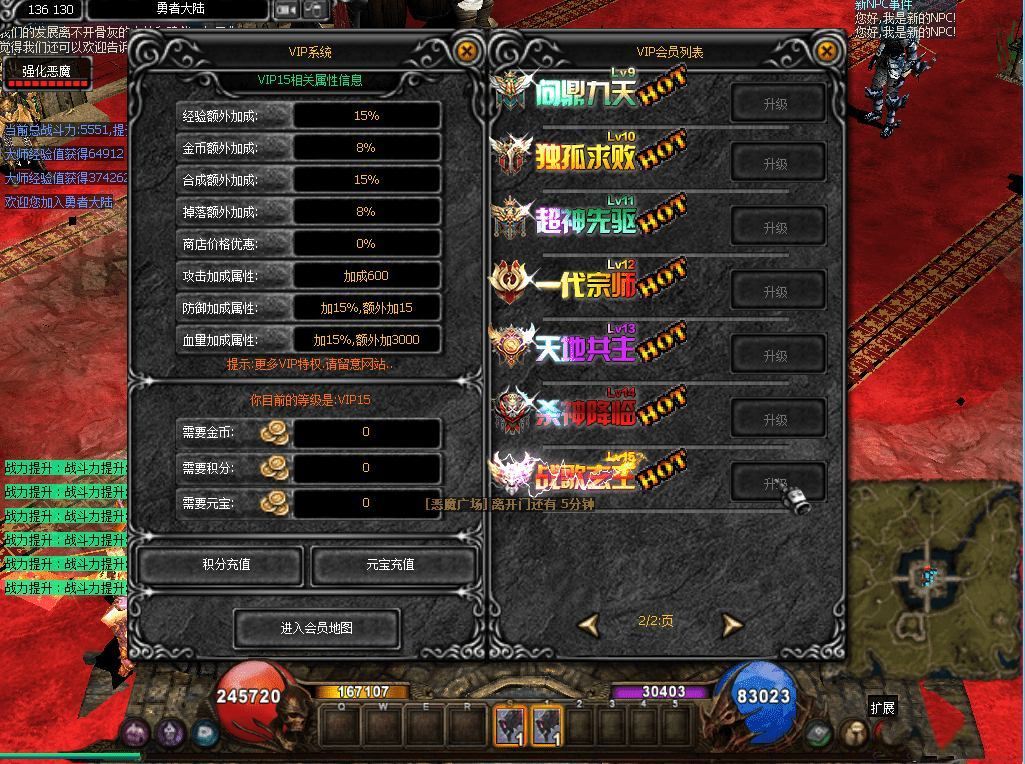Click the 杀神降临 Lv14 upgrade button
Viewport: 1025px width, 764px height.
point(776,419)
